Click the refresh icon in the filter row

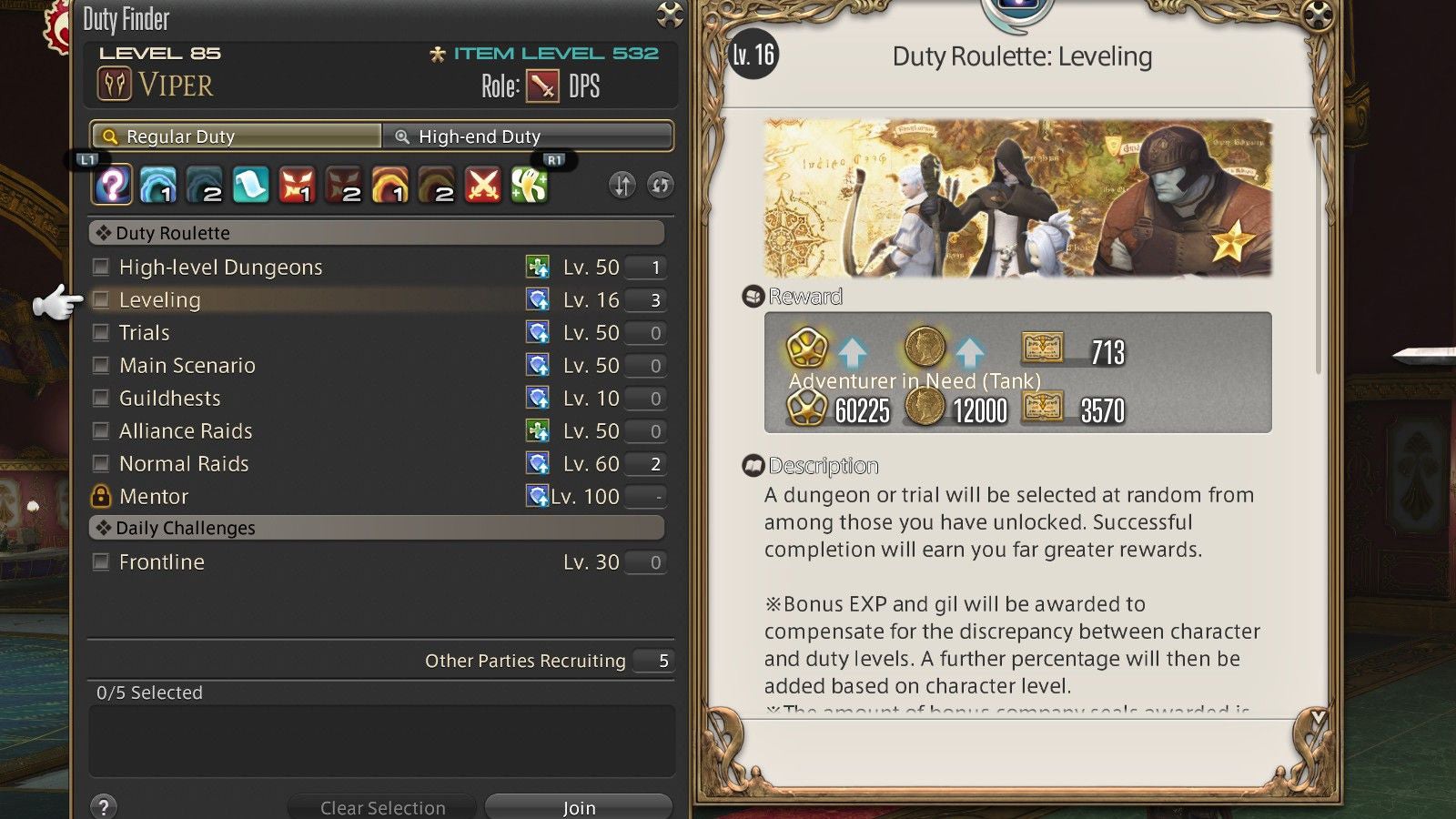pyautogui.click(x=659, y=185)
